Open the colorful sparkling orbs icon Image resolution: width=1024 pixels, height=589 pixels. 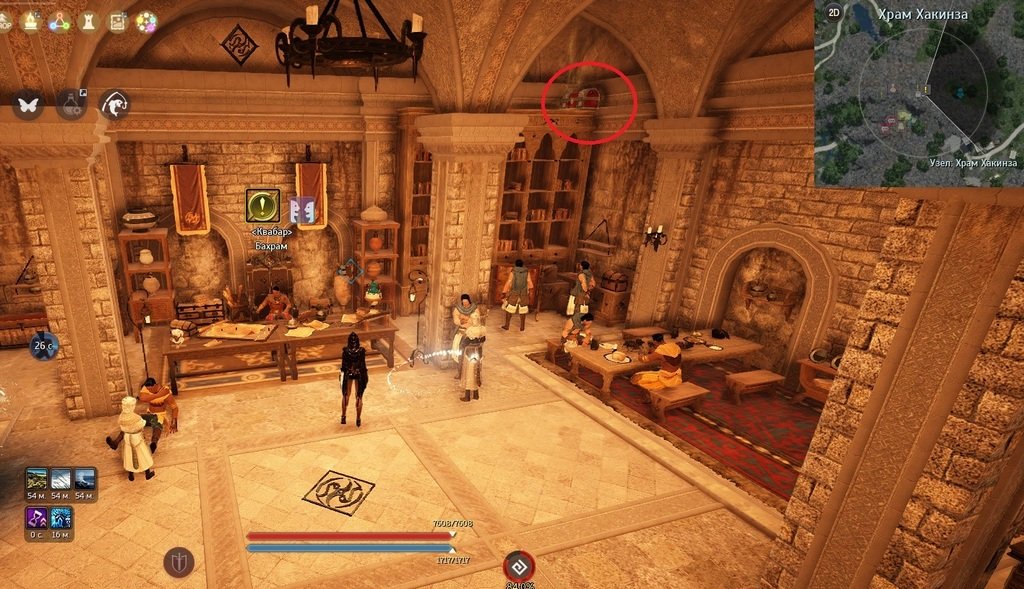pos(146,20)
